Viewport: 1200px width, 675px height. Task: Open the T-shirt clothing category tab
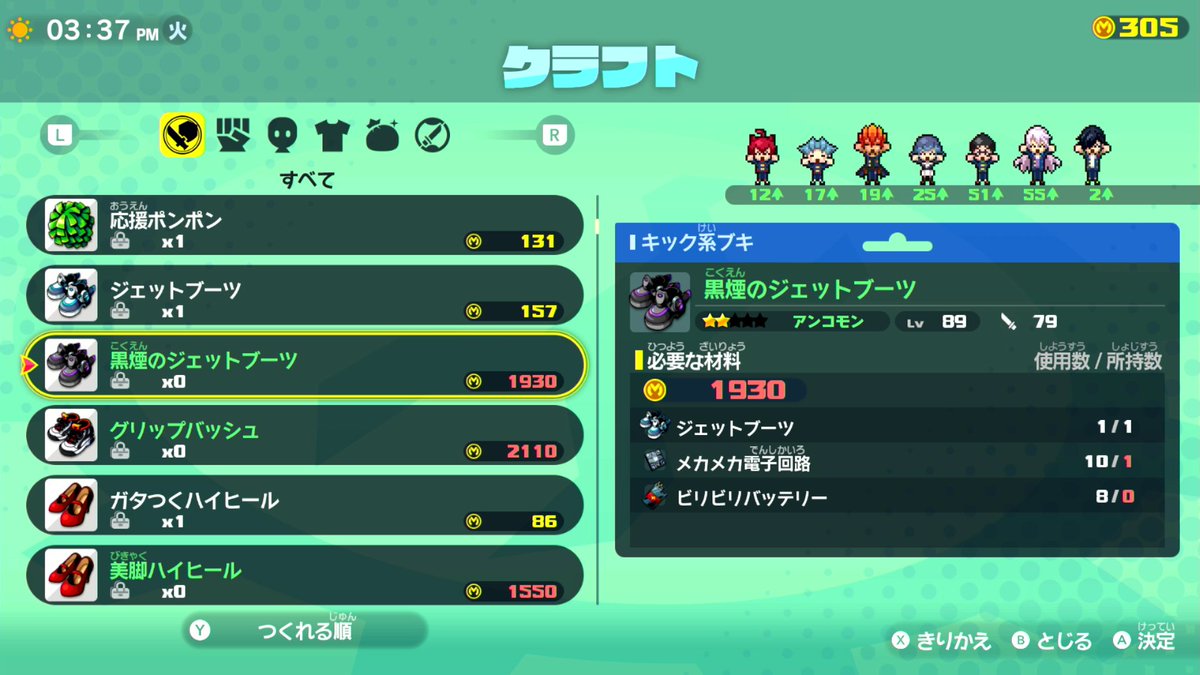pyautogui.click(x=331, y=135)
